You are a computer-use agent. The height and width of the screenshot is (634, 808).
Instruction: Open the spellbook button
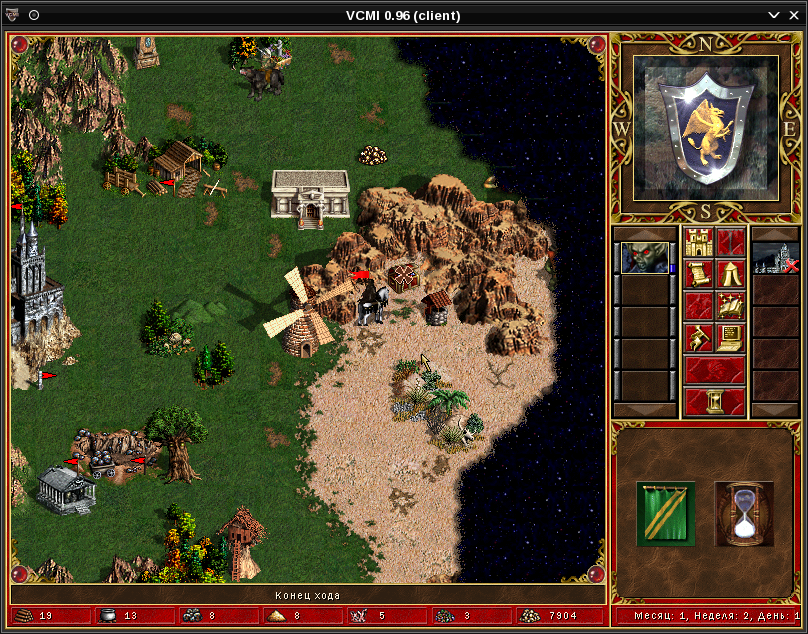(x=730, y=306)
